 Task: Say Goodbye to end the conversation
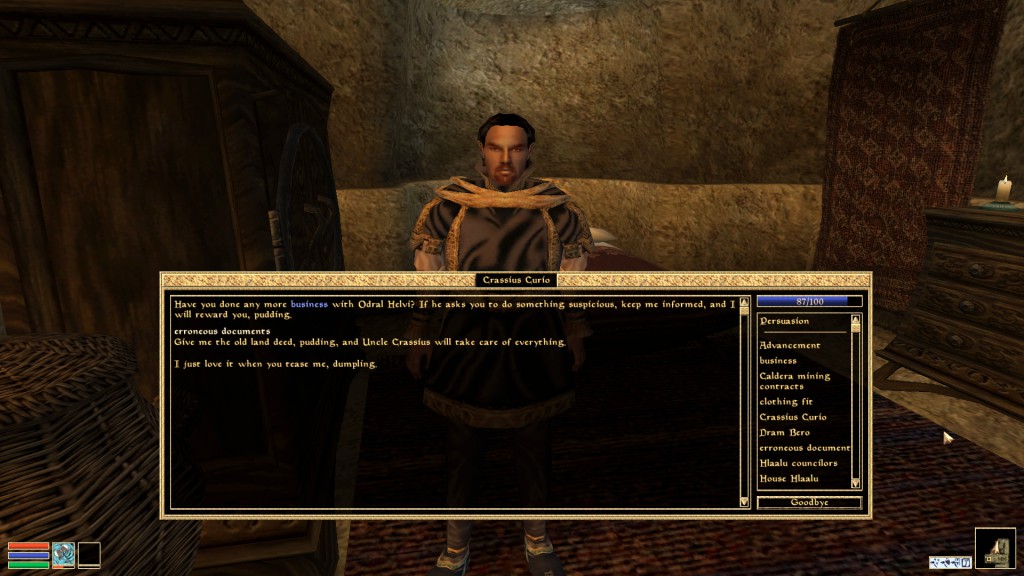809,502
